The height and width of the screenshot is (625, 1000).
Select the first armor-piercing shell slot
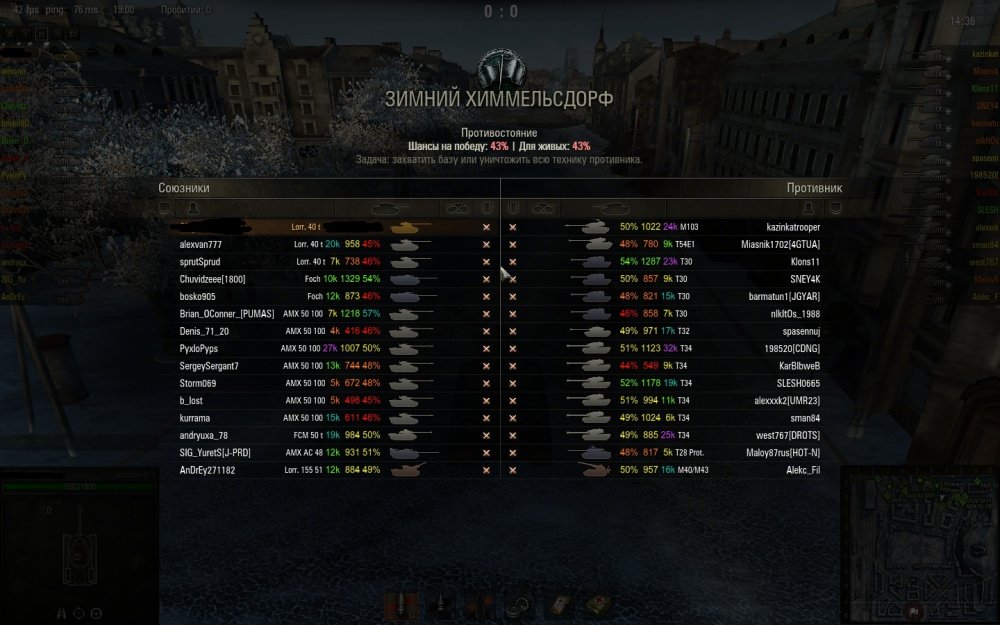tap(401, 605)
